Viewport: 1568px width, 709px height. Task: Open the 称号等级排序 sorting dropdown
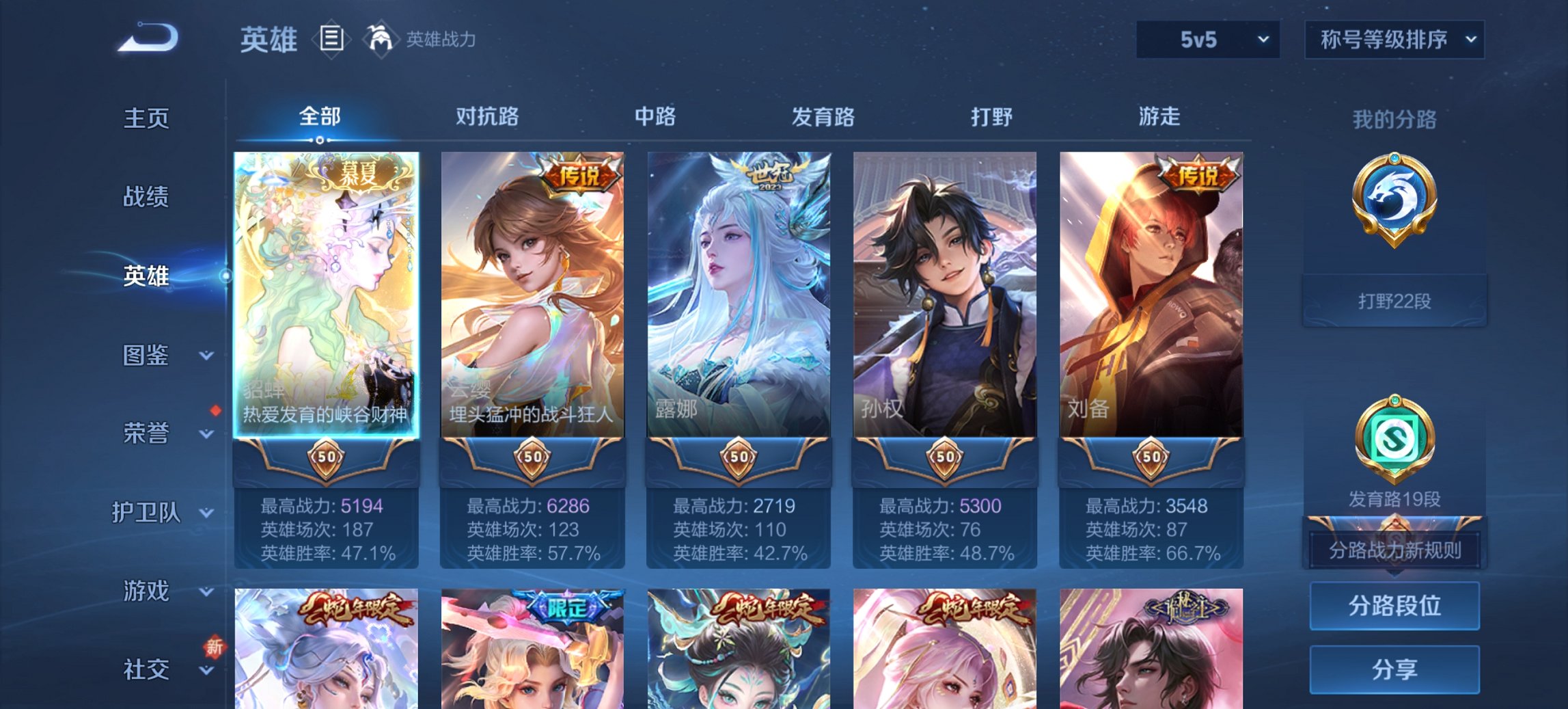(1393, 40)
